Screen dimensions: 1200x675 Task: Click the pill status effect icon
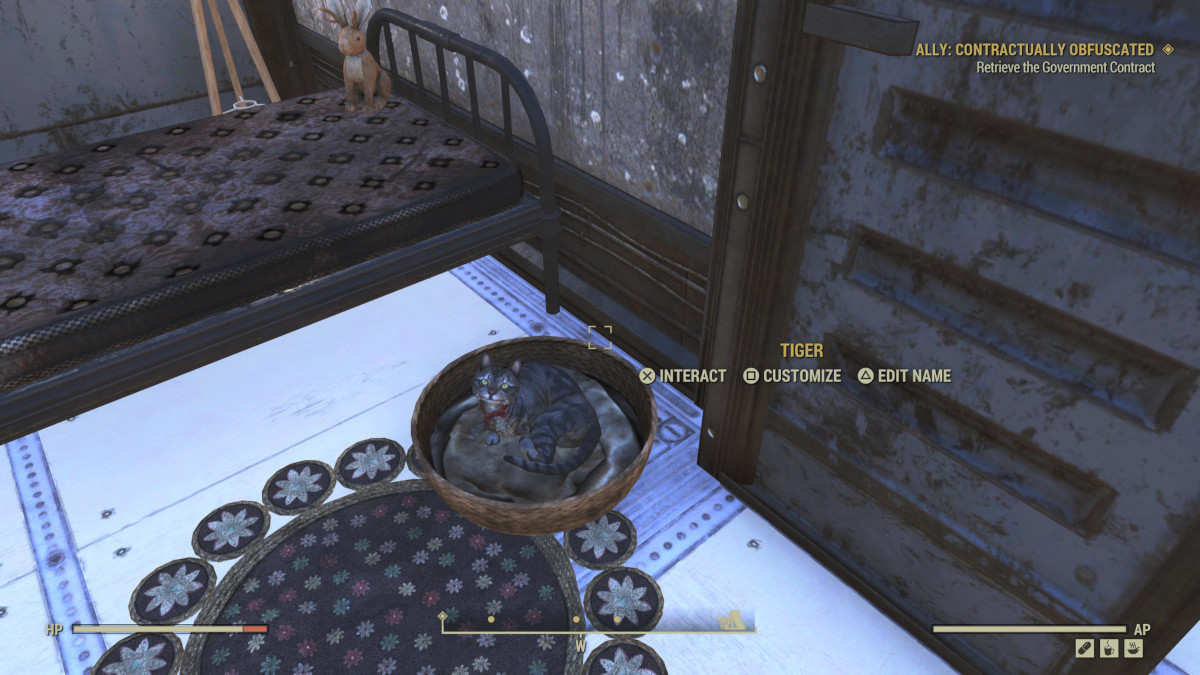pos(1085,649)
